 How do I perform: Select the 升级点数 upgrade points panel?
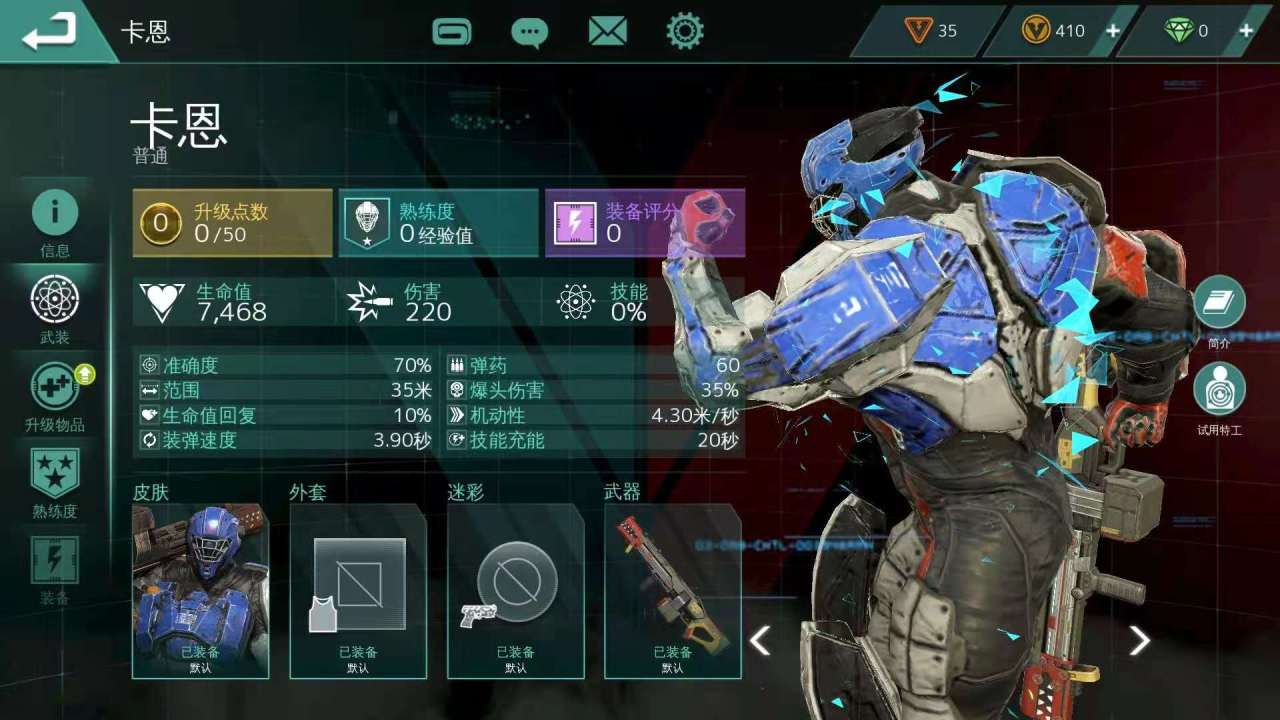(232, 223)
